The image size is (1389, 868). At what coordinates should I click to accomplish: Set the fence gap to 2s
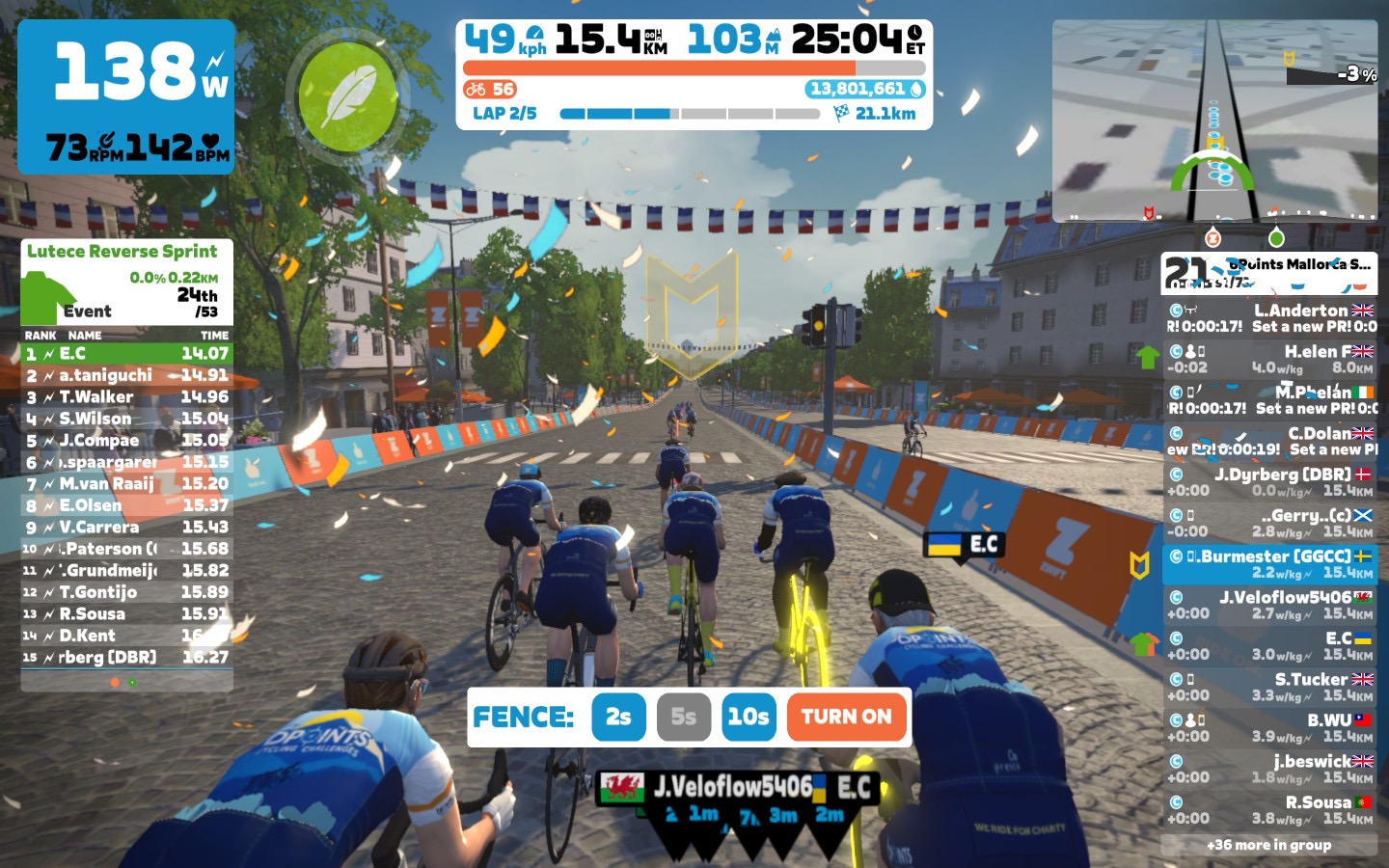point(618,717)
